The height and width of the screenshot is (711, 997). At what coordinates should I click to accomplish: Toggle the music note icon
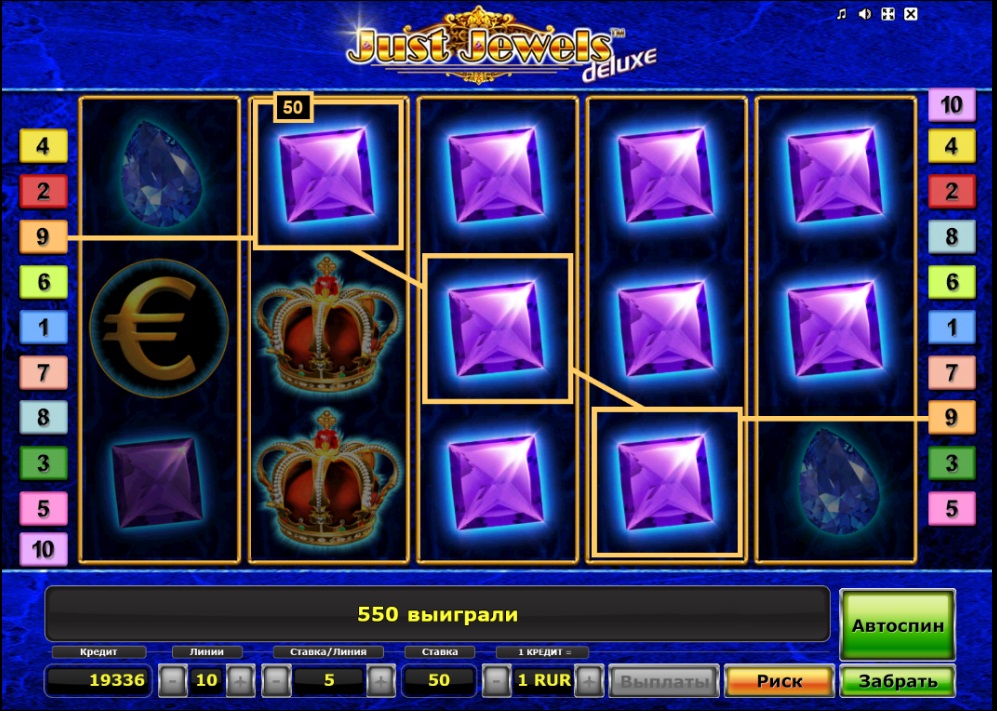pos(841,14)
